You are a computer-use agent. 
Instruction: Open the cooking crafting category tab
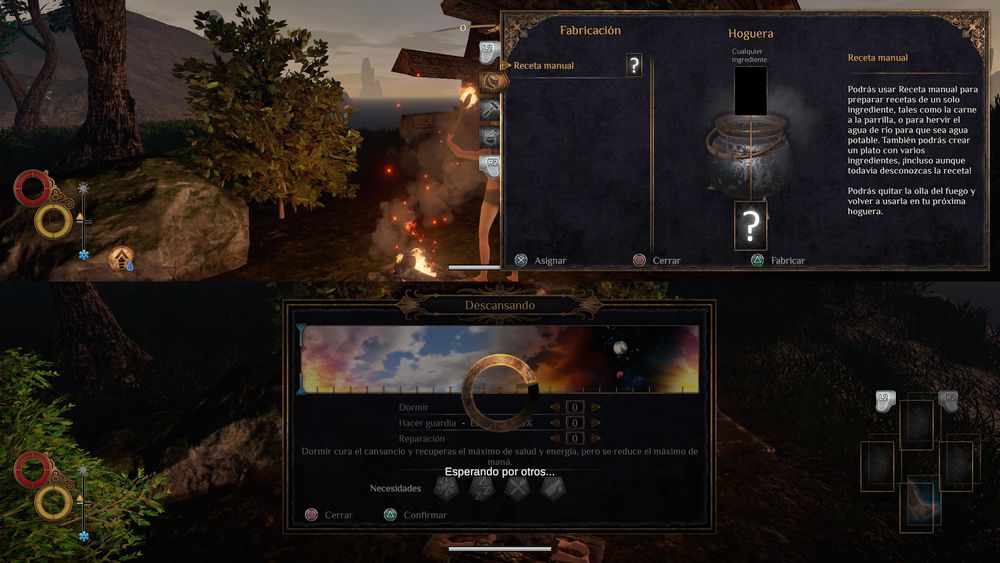tap(491, 80)
